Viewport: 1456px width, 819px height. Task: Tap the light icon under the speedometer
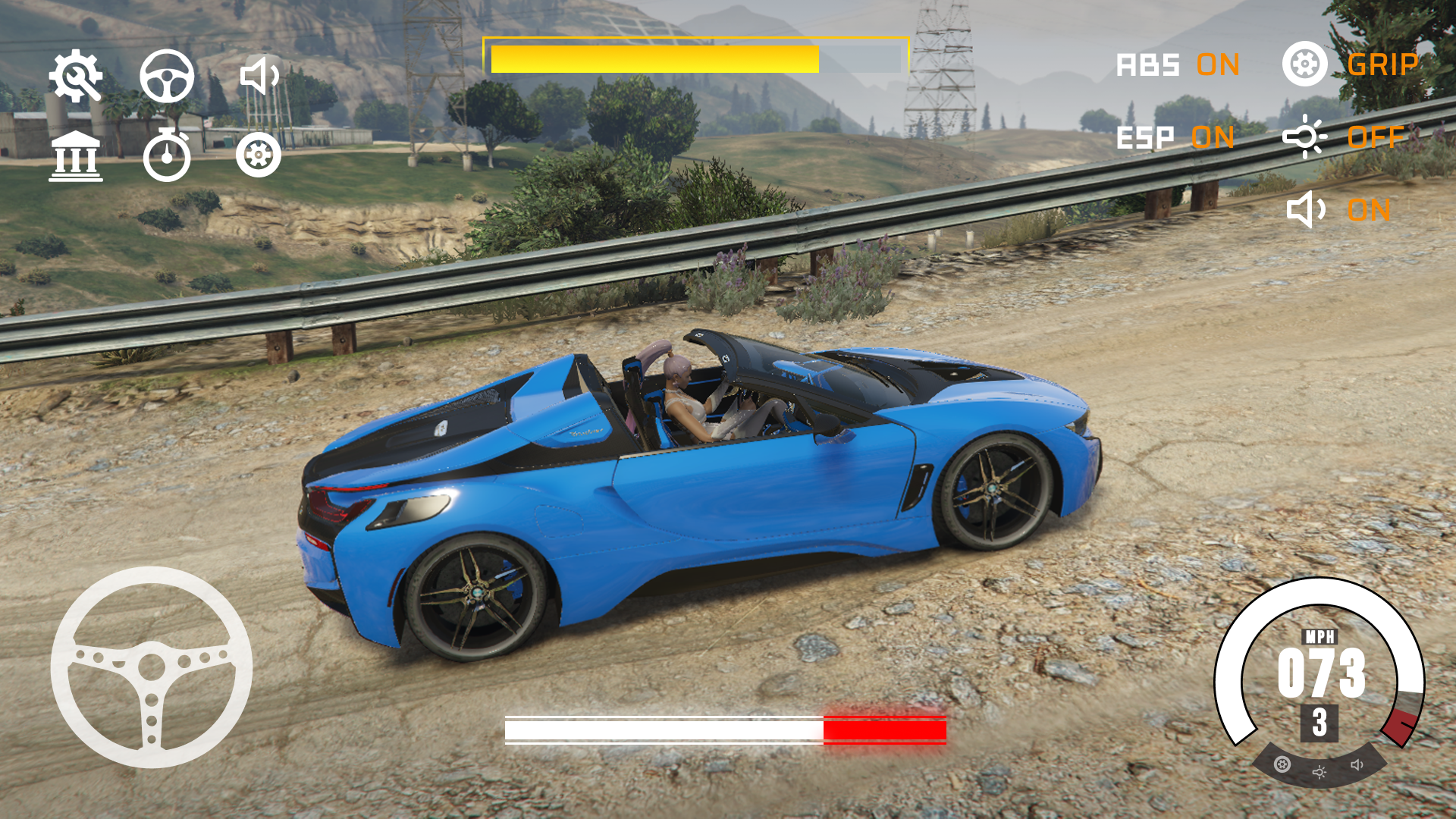[1319, 772]
